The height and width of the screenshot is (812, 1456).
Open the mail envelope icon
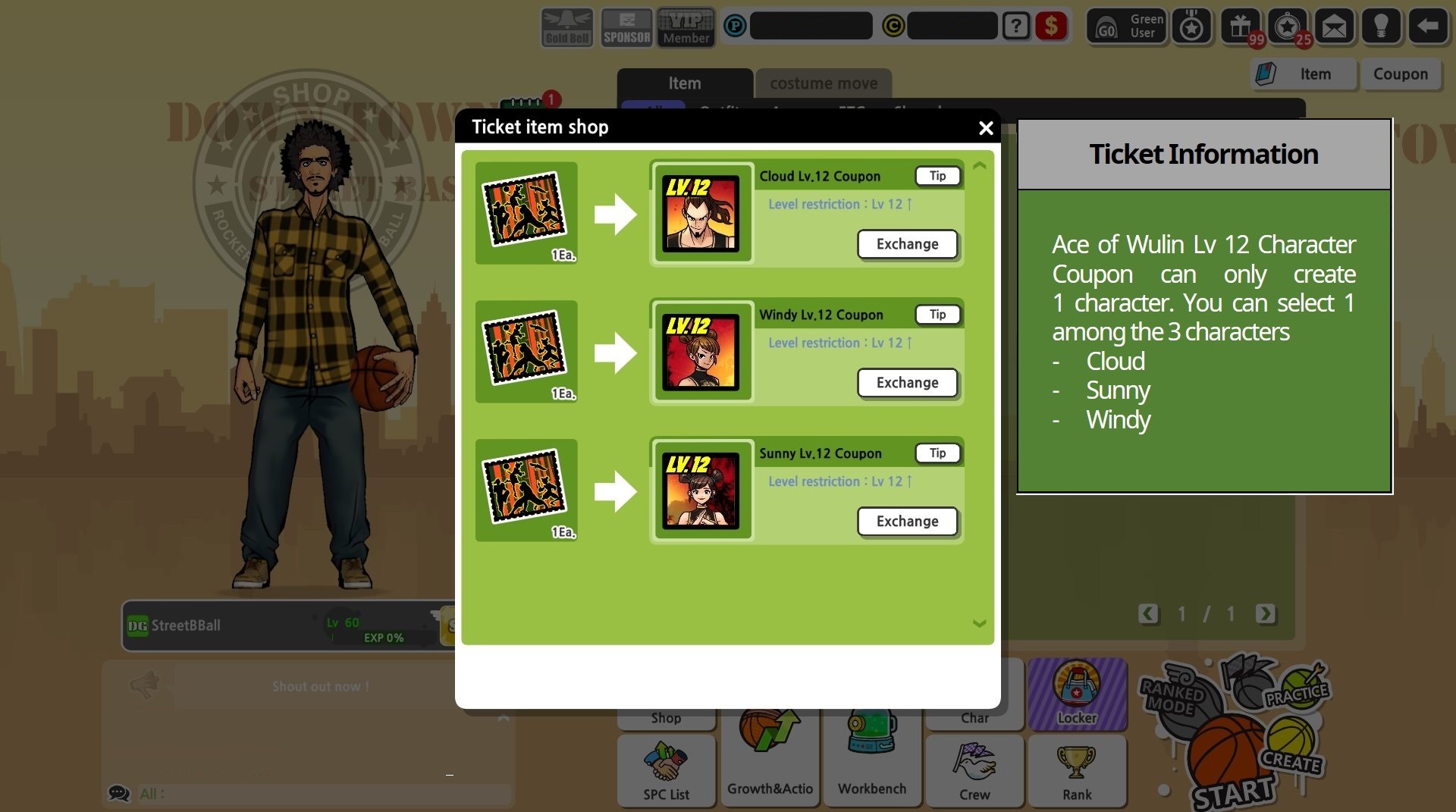1335,27
